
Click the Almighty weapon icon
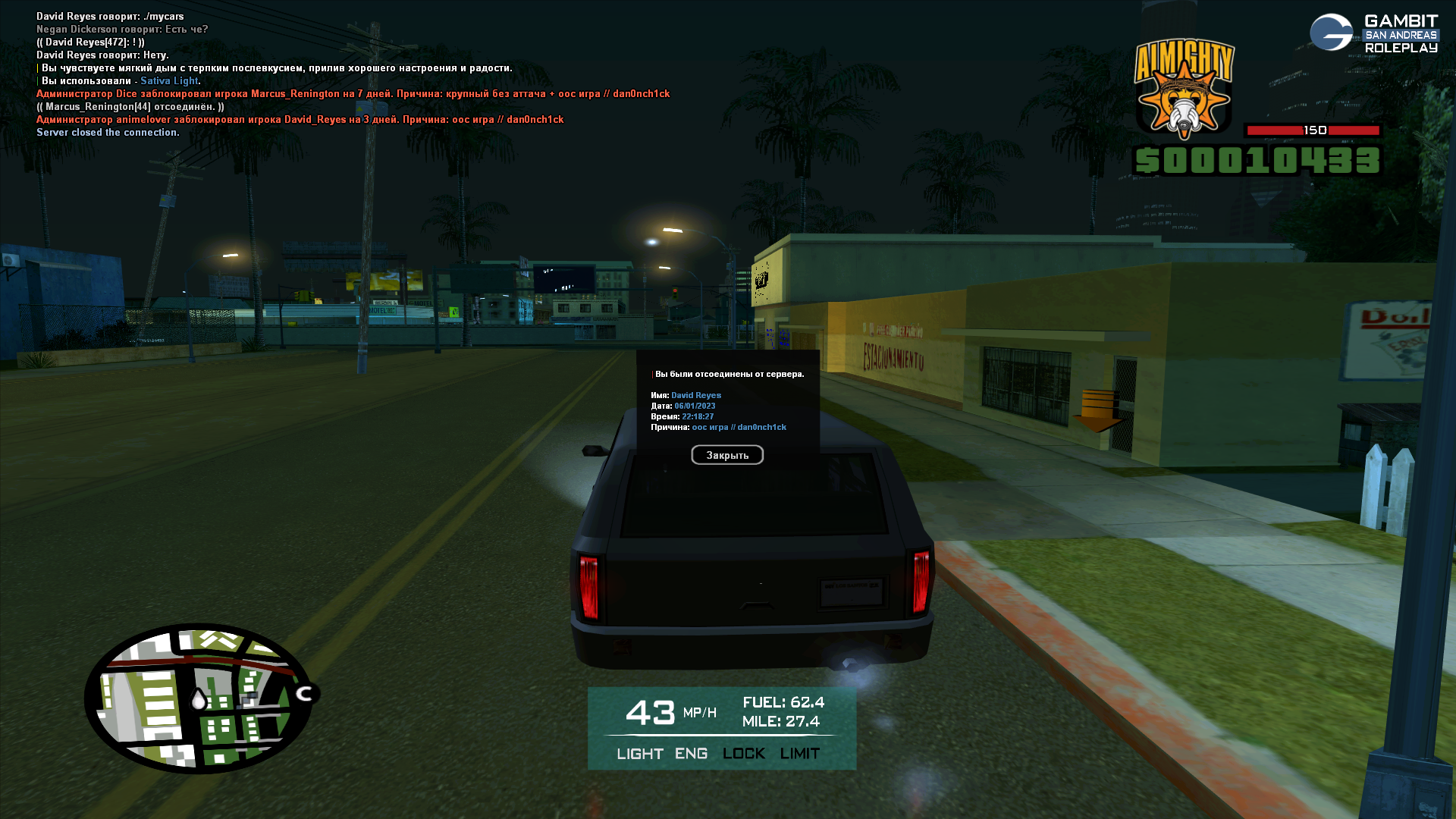[1184, 90]
